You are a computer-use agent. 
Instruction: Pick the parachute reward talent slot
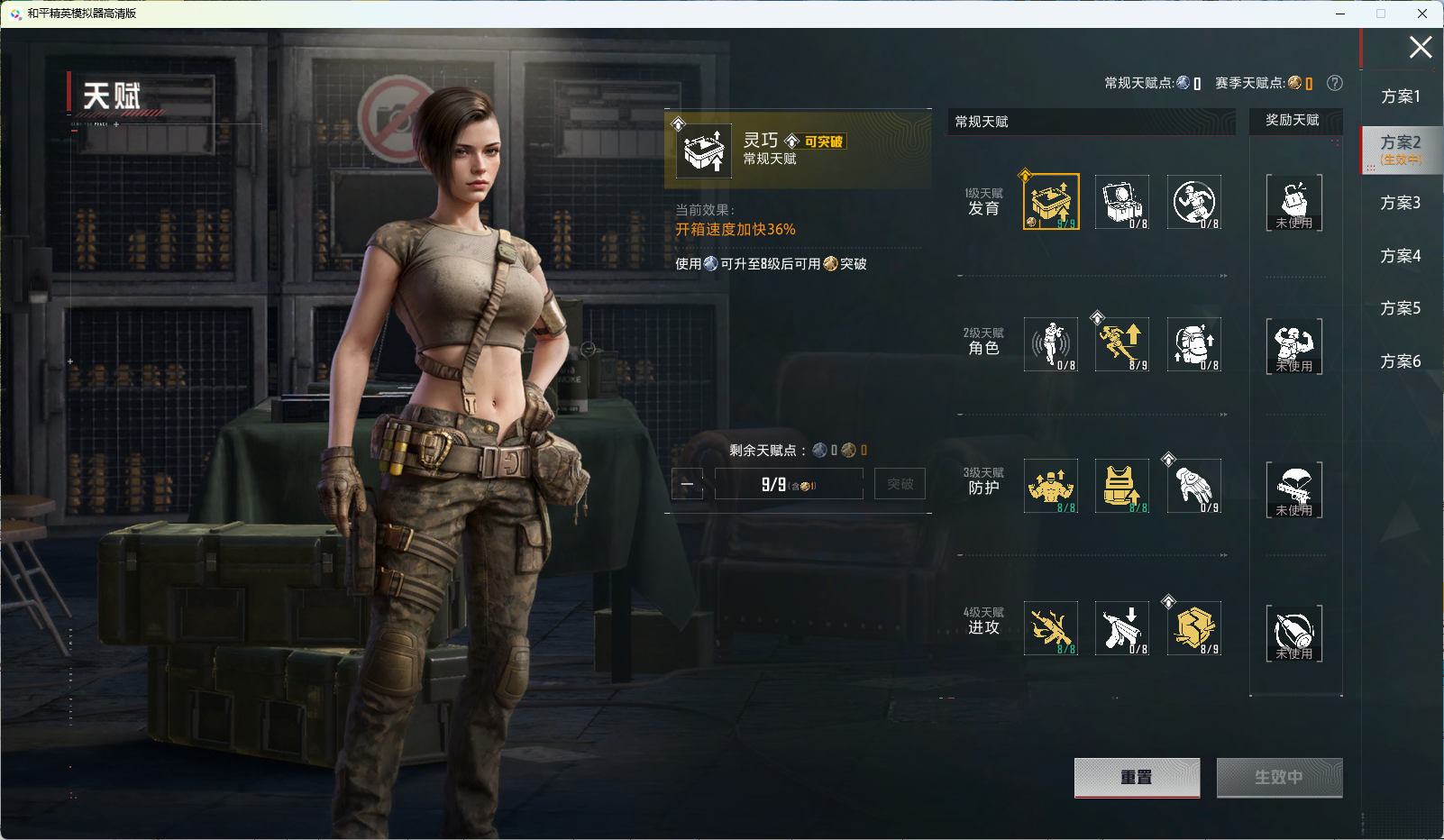tap(1294, 489)
